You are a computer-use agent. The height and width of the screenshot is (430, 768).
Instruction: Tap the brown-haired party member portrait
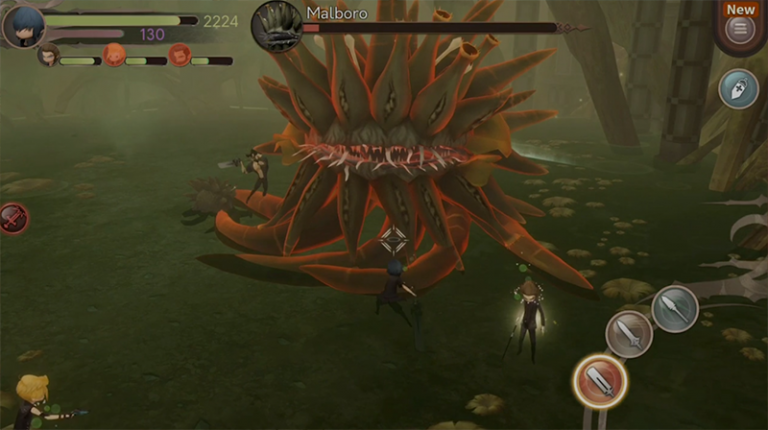pyautogui.click(x=48, y=56)
